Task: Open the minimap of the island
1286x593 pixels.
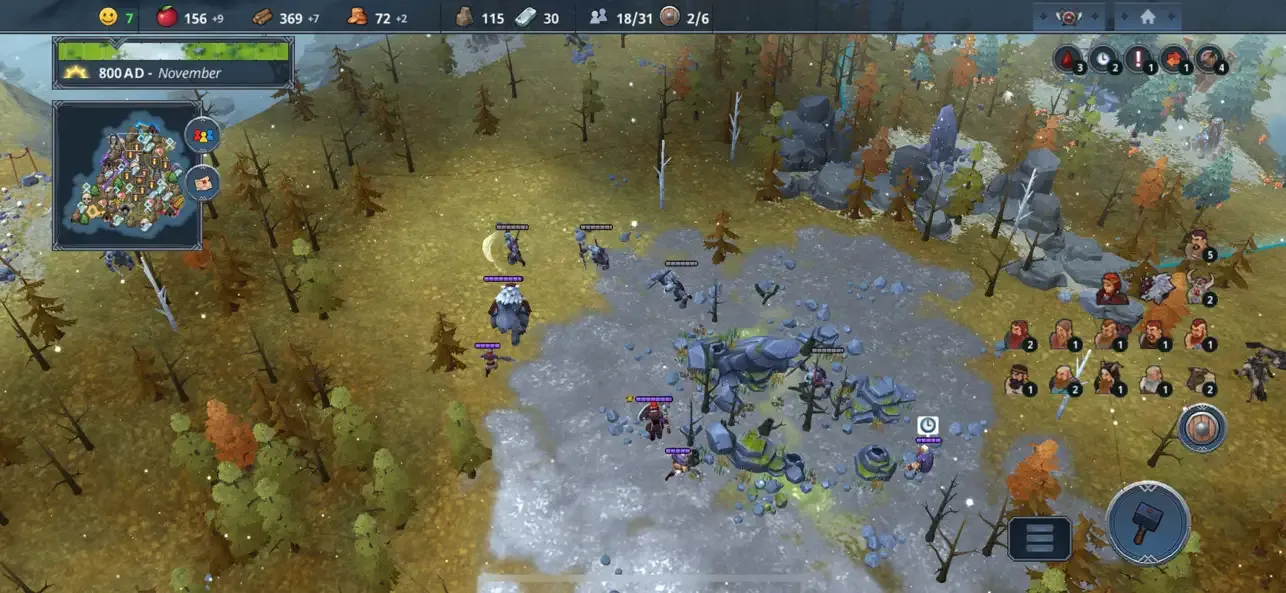Action: pyautogui.click(x=127, y=175)
